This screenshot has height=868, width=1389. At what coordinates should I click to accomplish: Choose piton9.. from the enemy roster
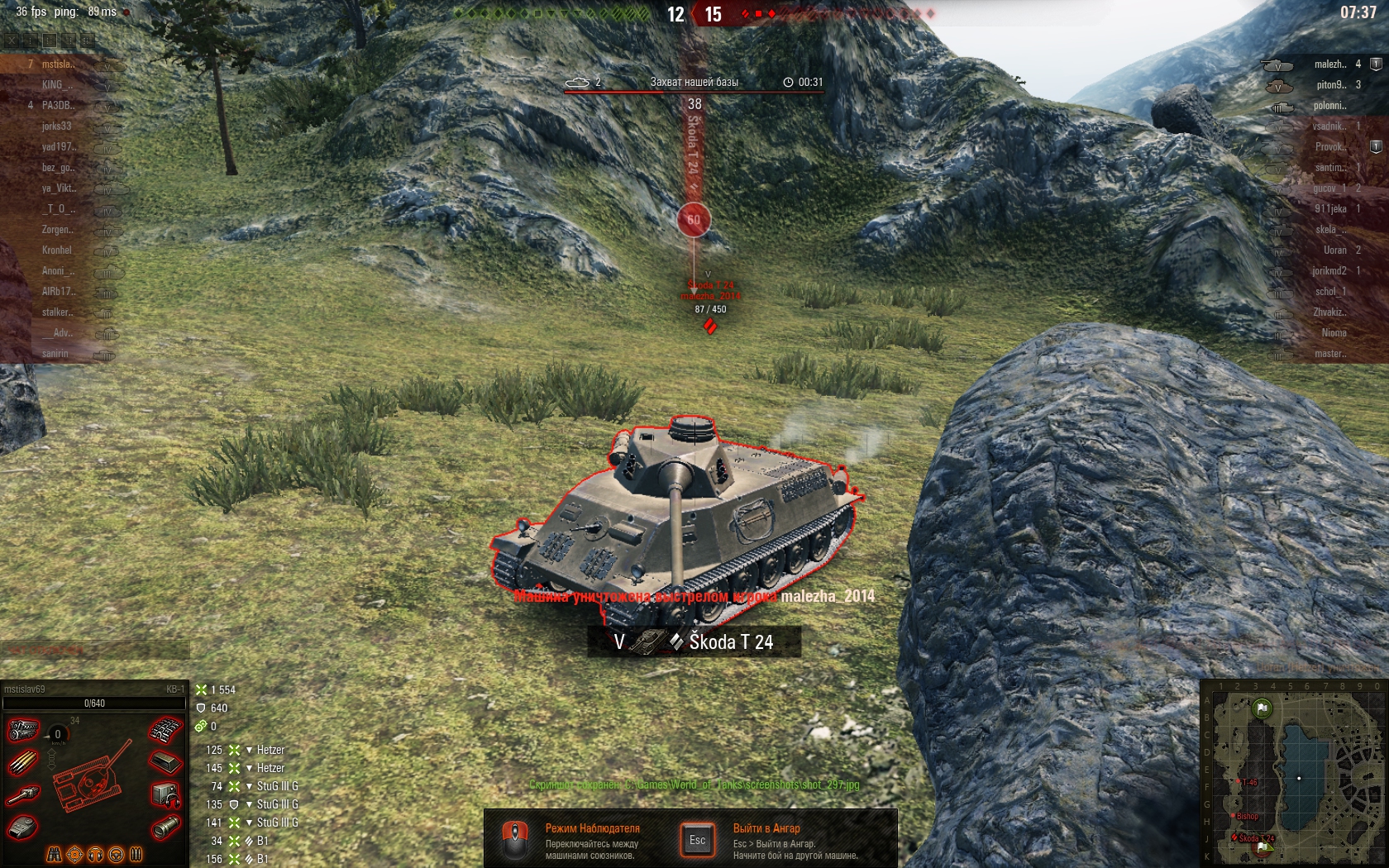1330,84
